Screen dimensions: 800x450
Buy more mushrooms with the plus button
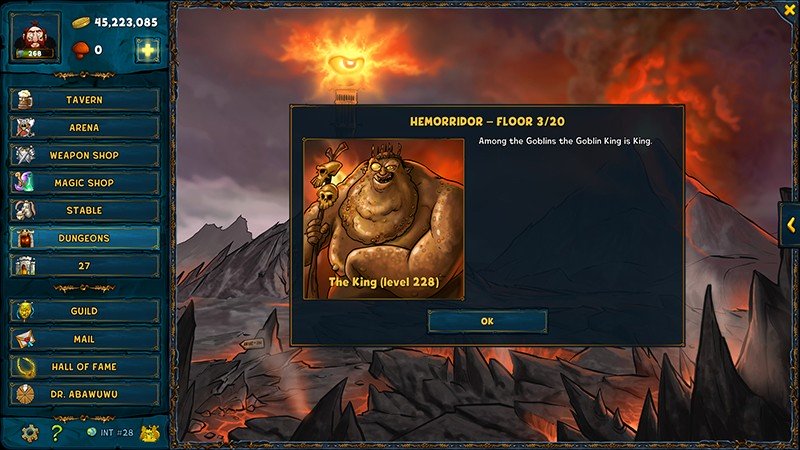(x=147, y=50)
